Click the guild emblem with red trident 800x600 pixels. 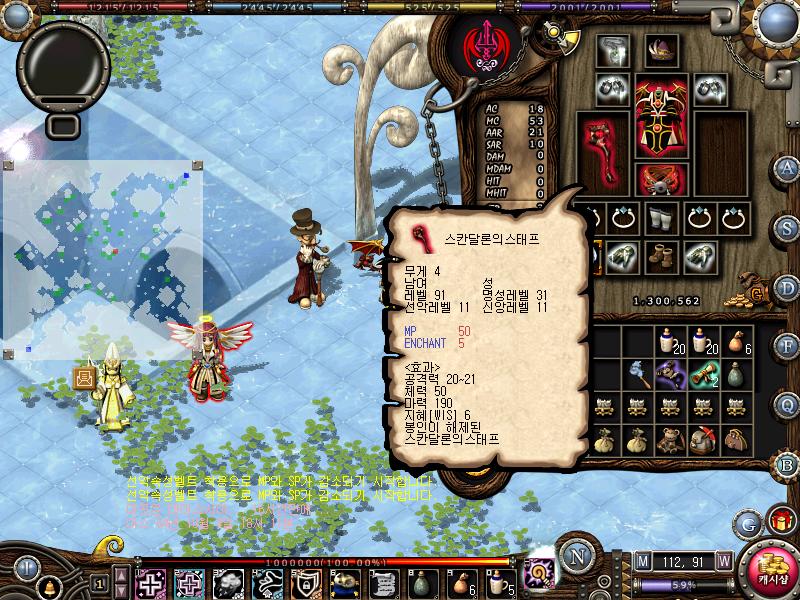tap(481, 47)
